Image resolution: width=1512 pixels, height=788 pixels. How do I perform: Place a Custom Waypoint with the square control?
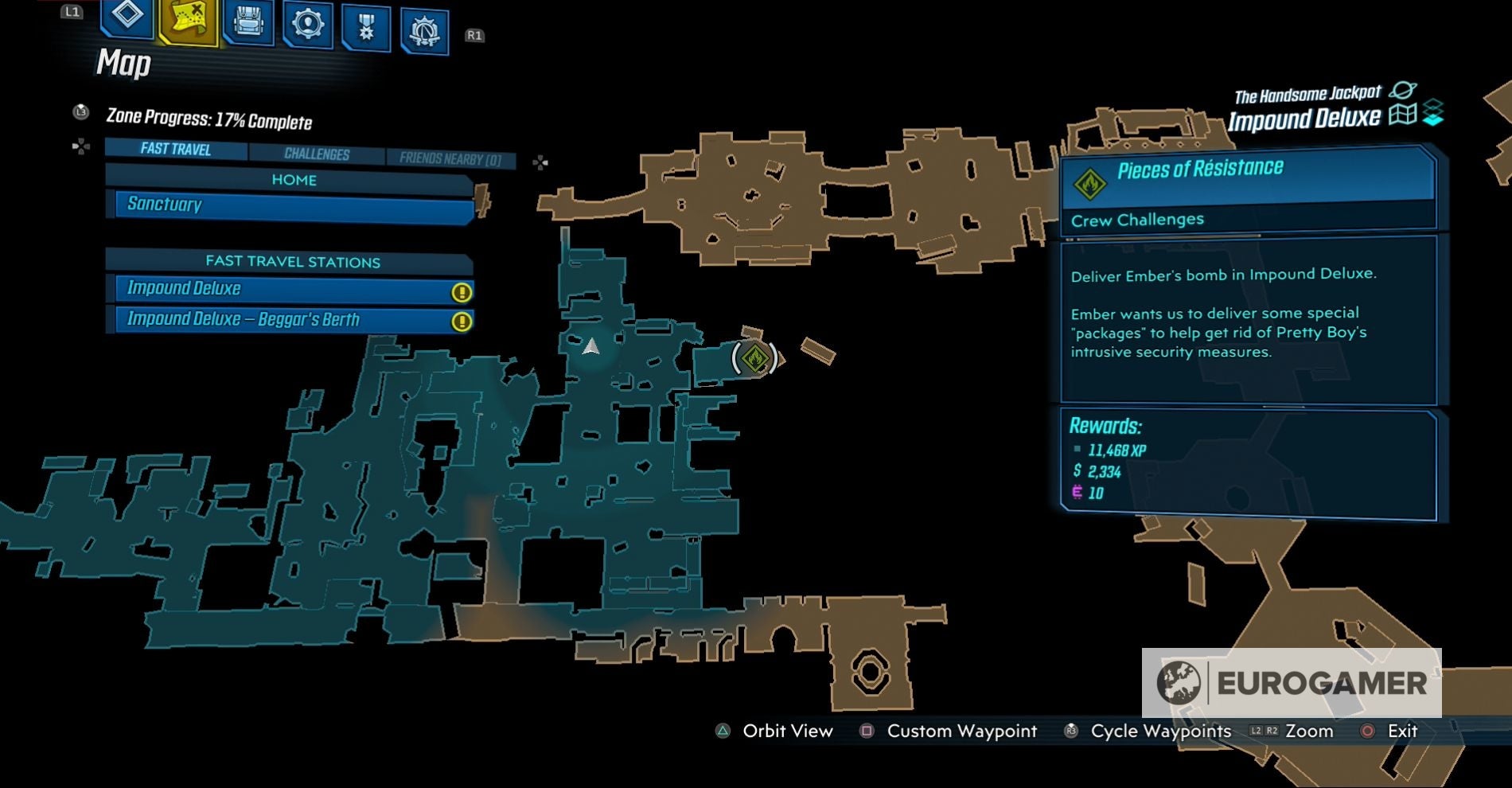(866, 731)
